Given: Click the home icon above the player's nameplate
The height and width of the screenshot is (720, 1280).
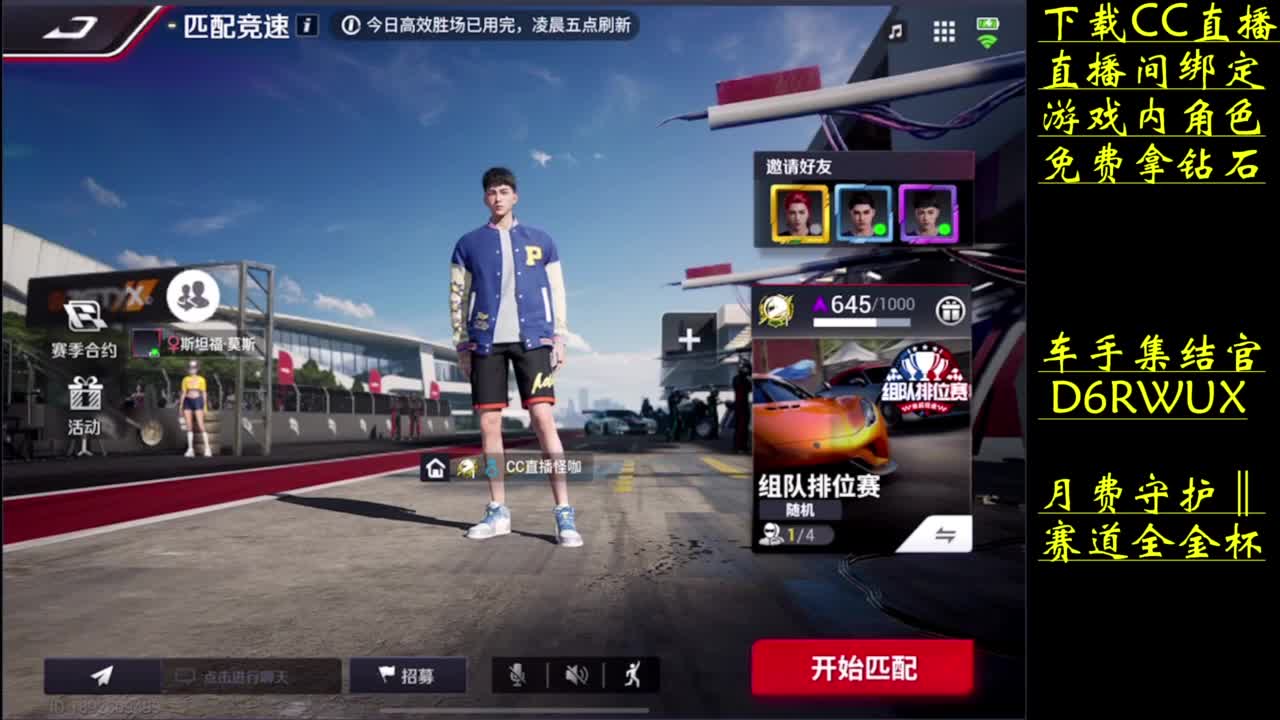Looking at the screenshot, I should pyautogui.click(x=435, y=466).
